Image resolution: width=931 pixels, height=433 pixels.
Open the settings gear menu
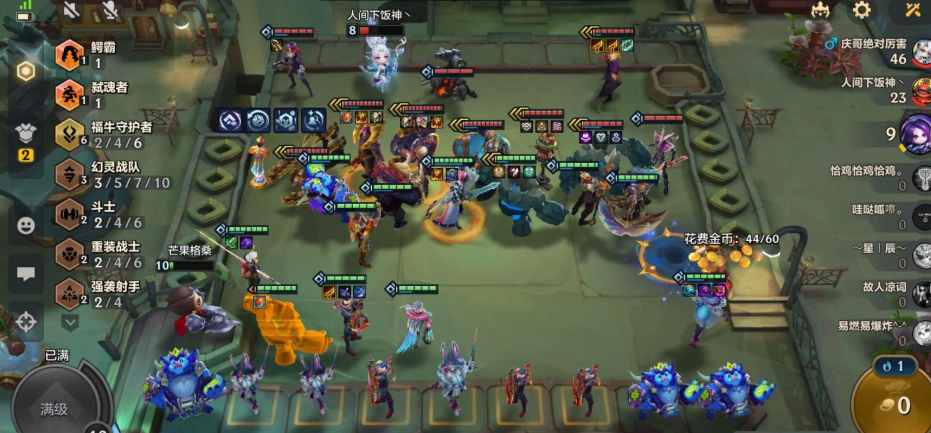click(861, 11)
